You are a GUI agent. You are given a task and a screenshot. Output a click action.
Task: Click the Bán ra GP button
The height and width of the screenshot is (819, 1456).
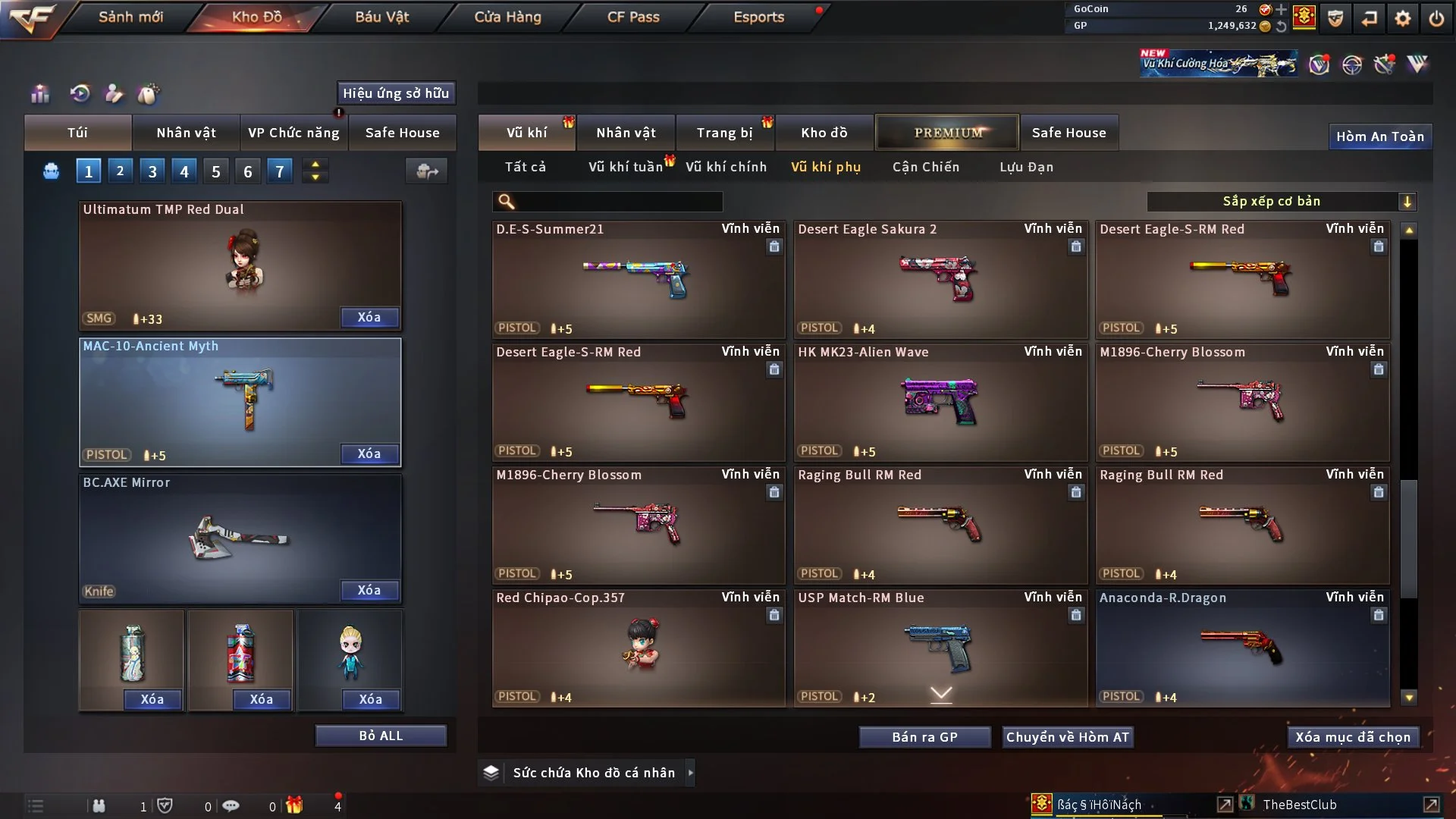pos(924,736)
